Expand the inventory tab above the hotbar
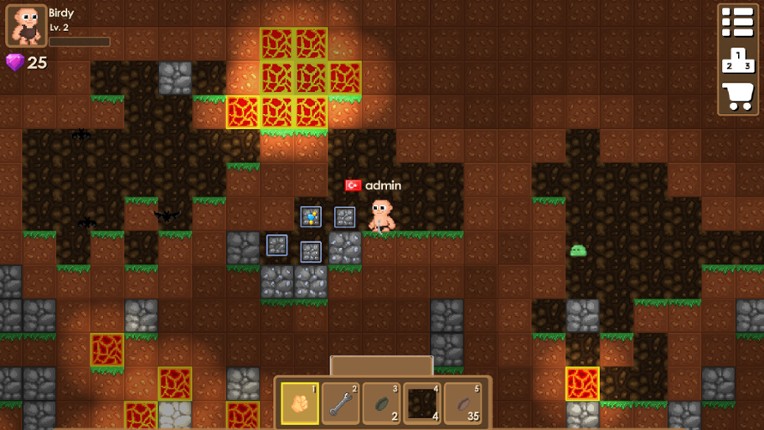Viewport: 764px width, 430px height. pos(381,365)
